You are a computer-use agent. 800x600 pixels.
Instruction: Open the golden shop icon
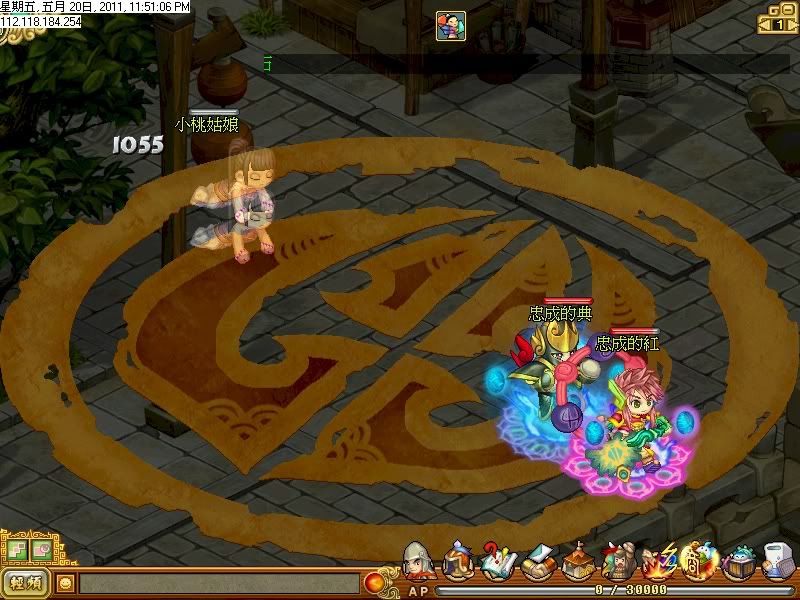coord(698,564)
